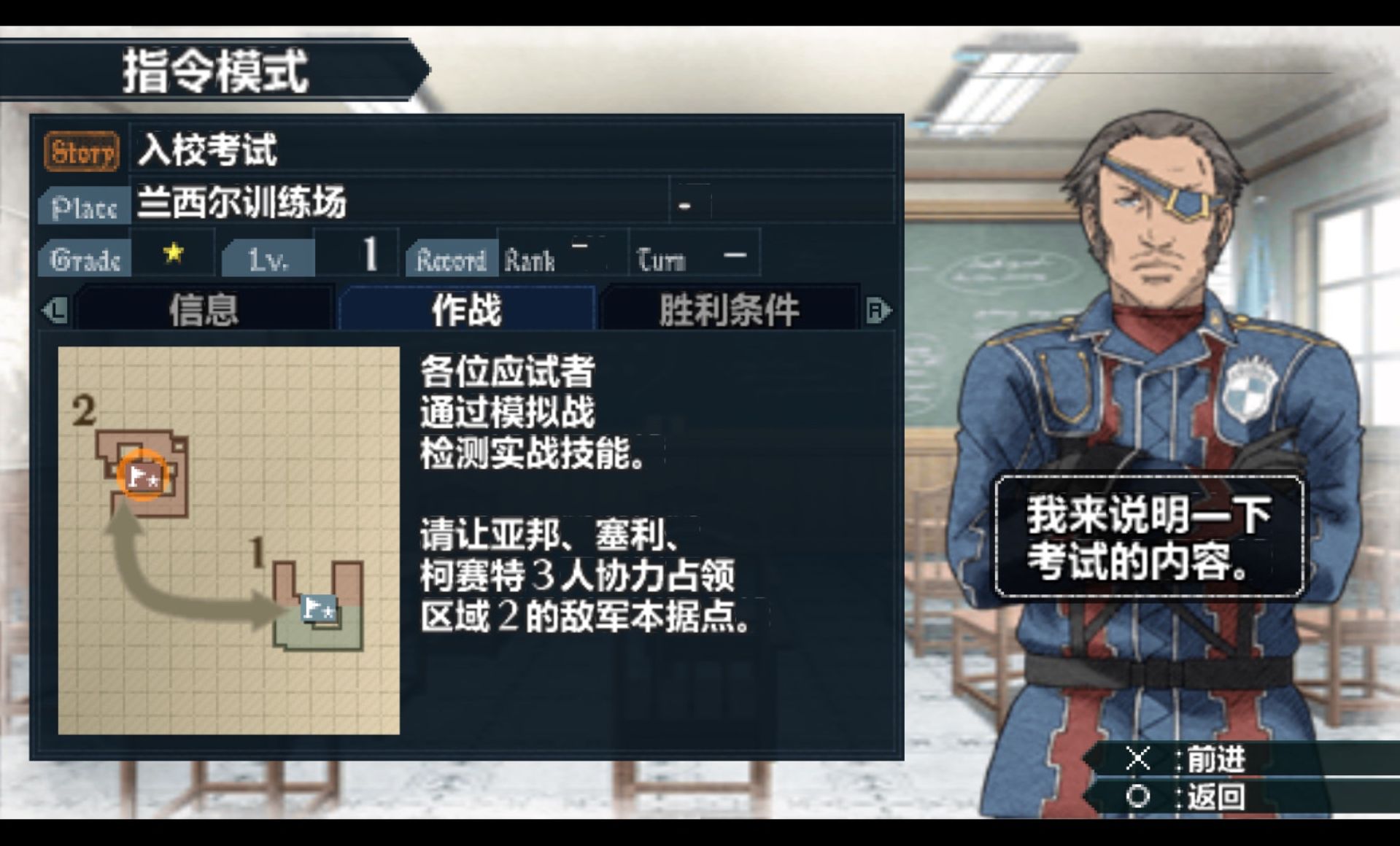Click the L shoulder arrow indicator

coord(58,310)
